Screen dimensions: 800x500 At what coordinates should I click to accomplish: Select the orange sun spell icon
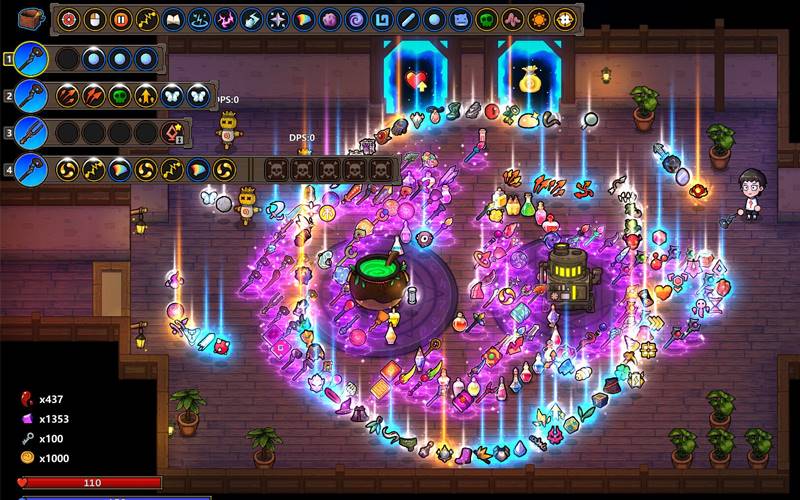538,19
